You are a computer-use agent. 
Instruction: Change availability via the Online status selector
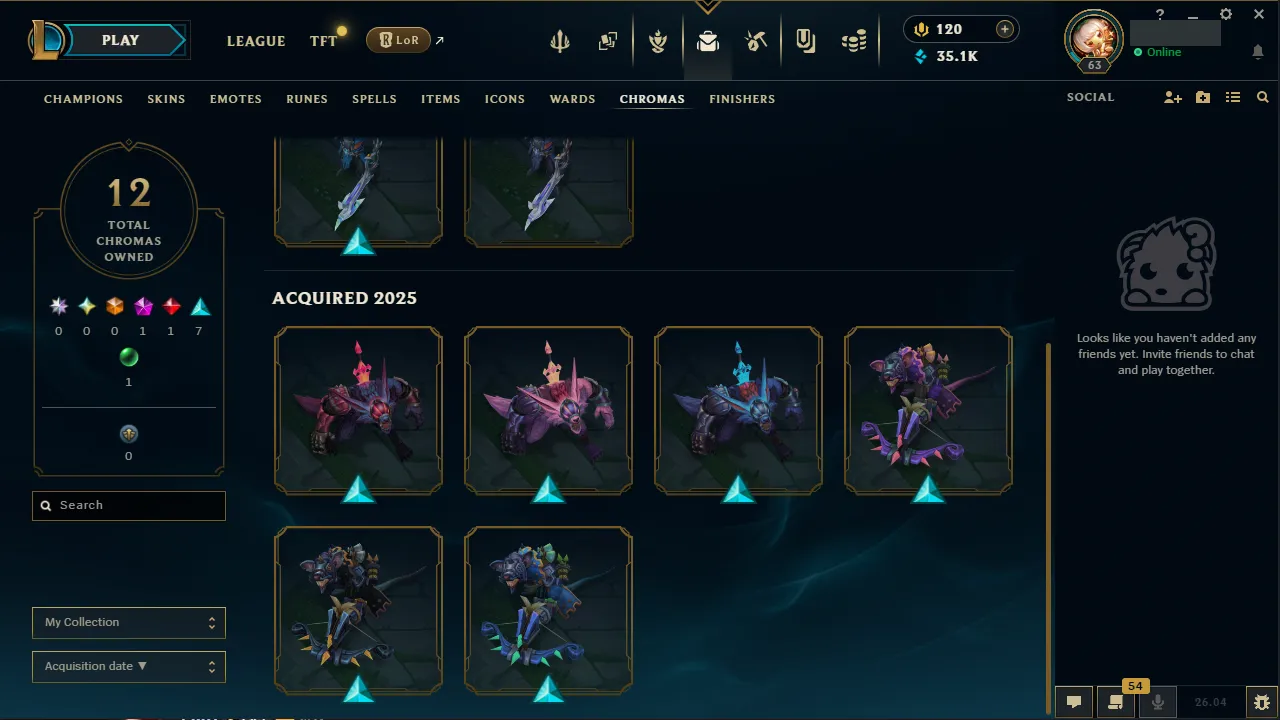(x=1160, y=52)
